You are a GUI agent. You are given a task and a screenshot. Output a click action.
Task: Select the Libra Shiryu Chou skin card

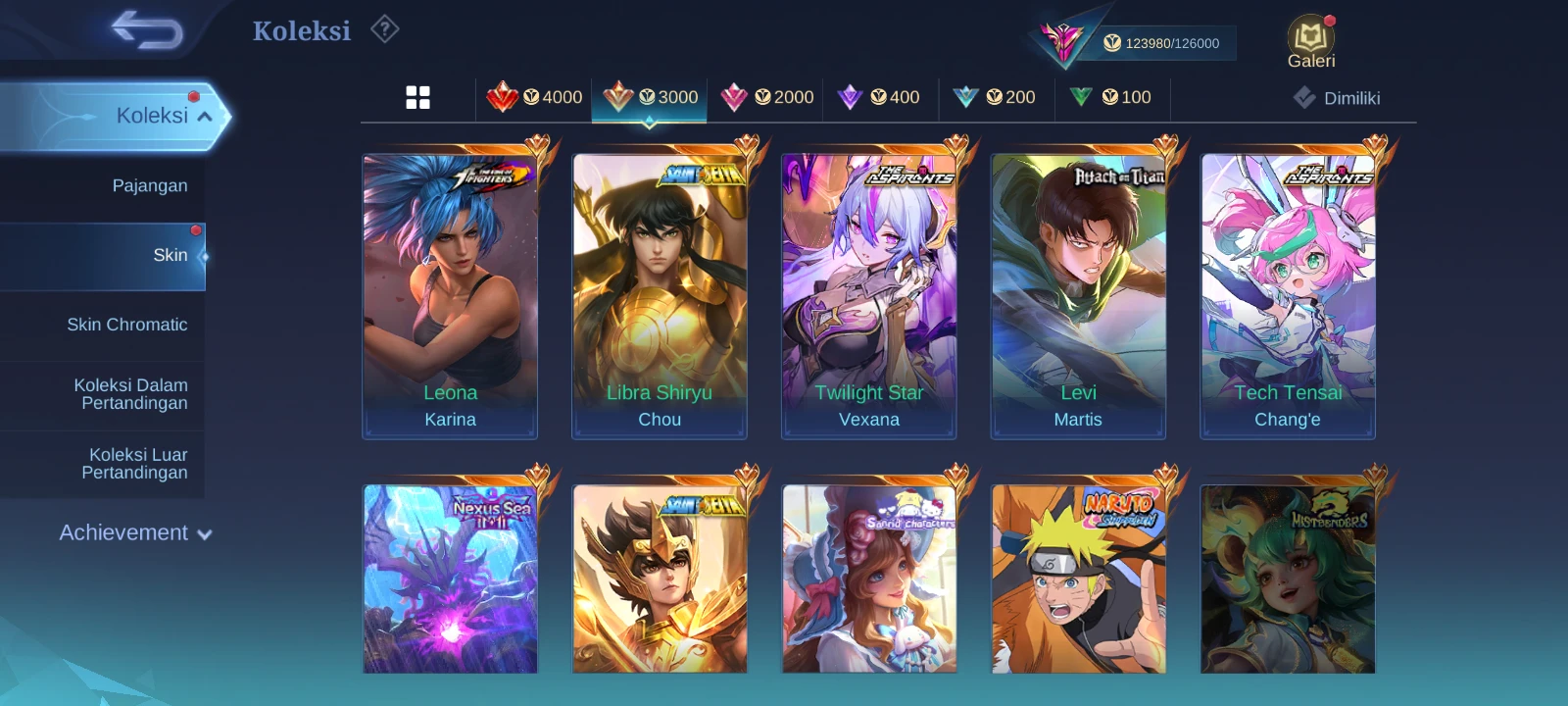pyautogui.click(x=660, y=296)
